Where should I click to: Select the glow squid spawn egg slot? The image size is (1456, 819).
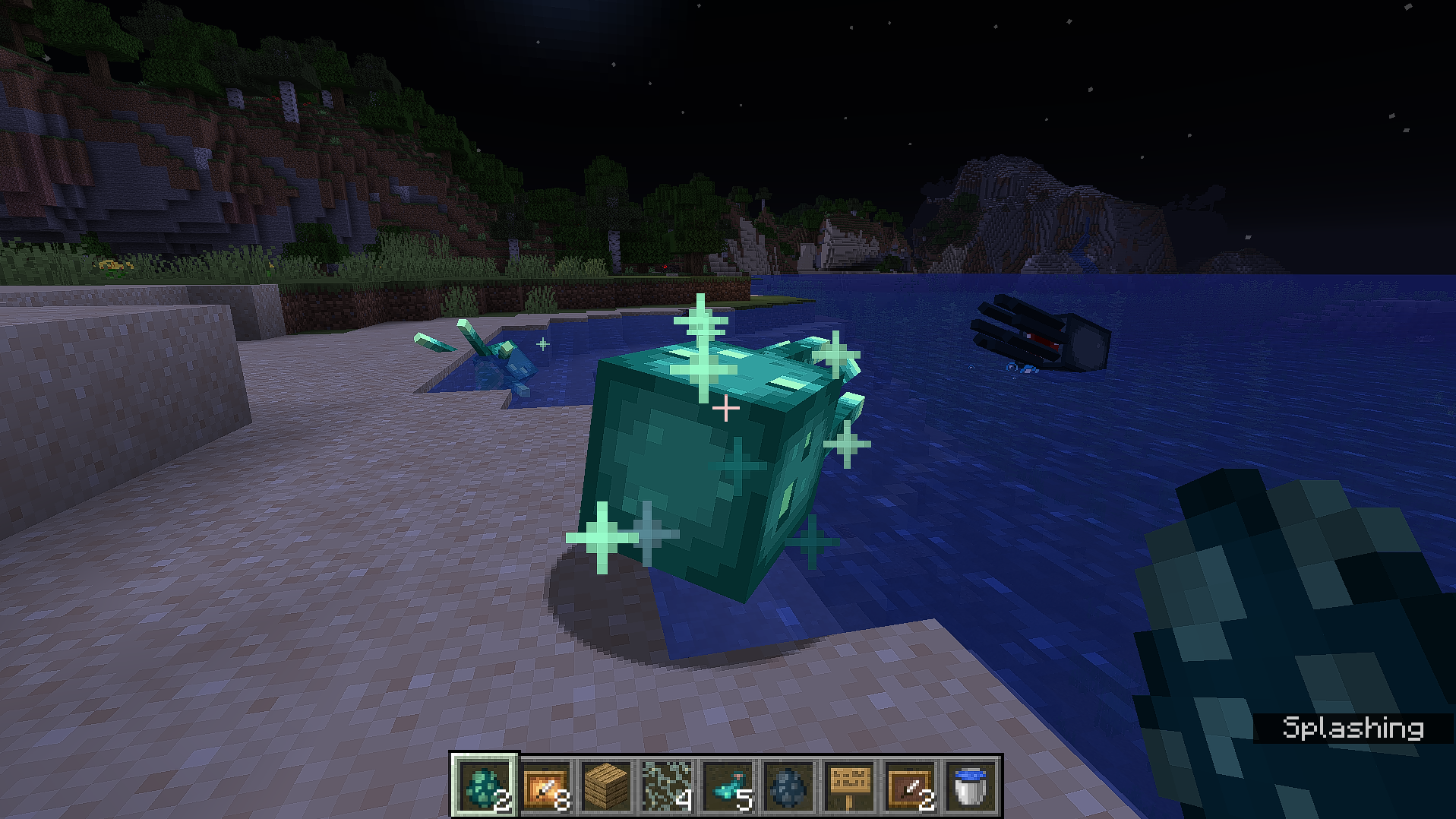pyautogui.click(x=485, y=786)
